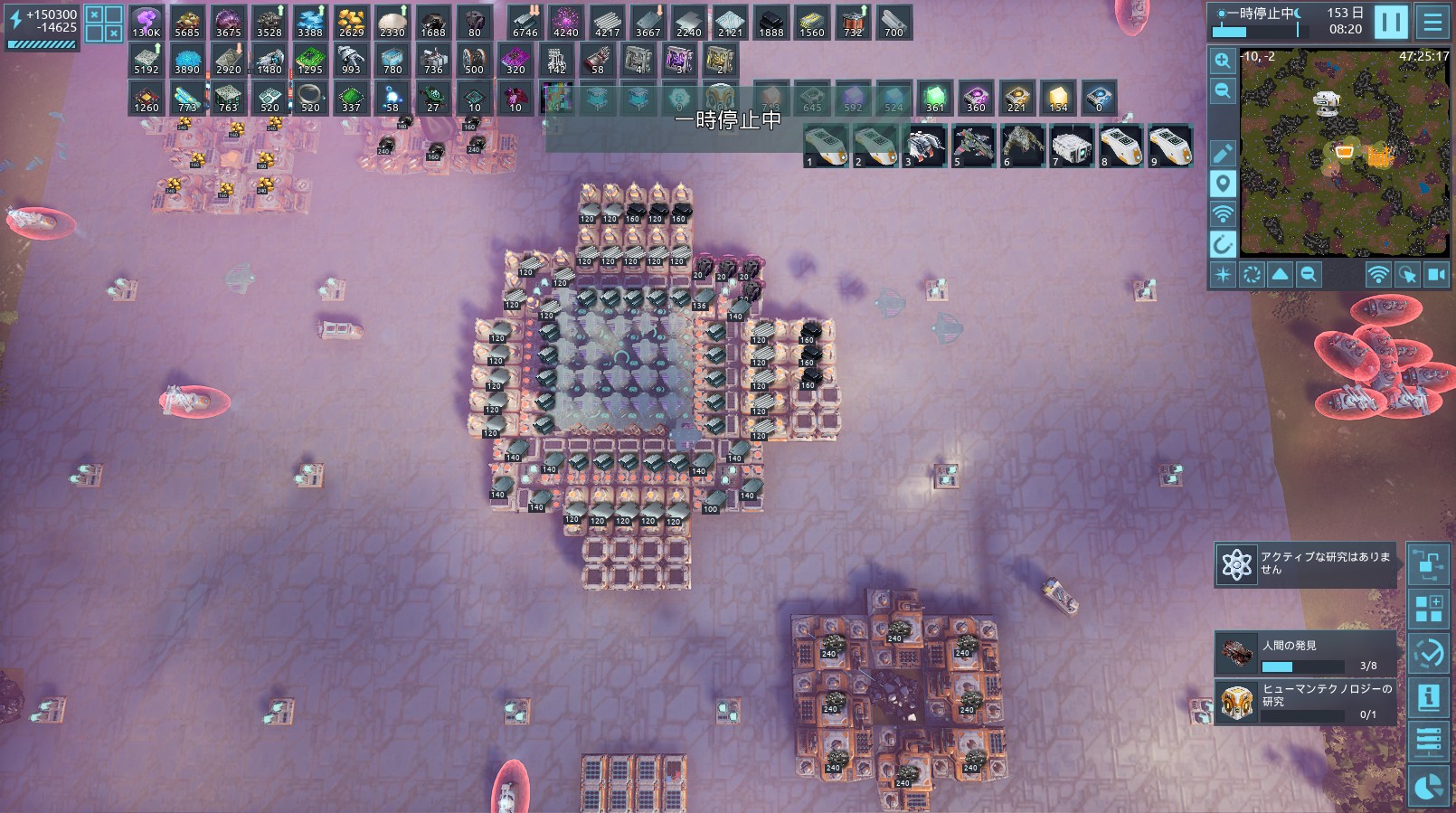Toggle the pause button
This screenshot has width=1456, height=813.
[1390, 23]
